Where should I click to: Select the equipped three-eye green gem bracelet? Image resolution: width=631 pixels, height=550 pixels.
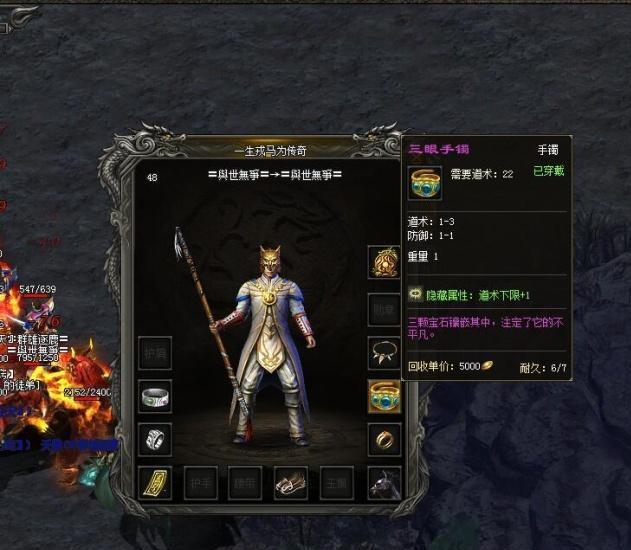(384, 396)
